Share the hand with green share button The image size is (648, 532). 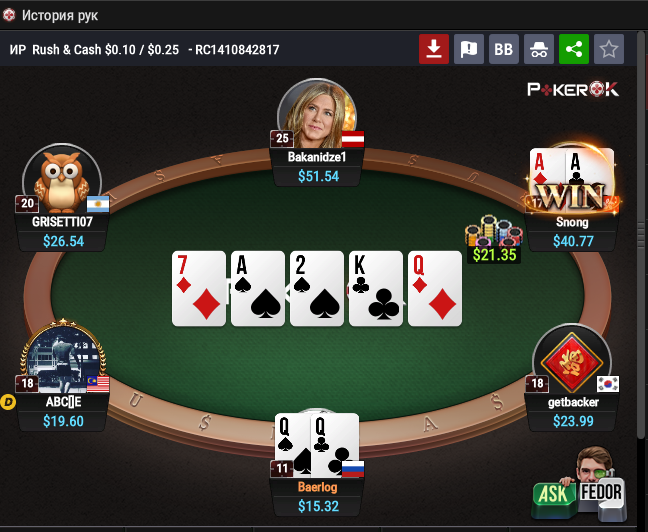click(x=573, y=49)
